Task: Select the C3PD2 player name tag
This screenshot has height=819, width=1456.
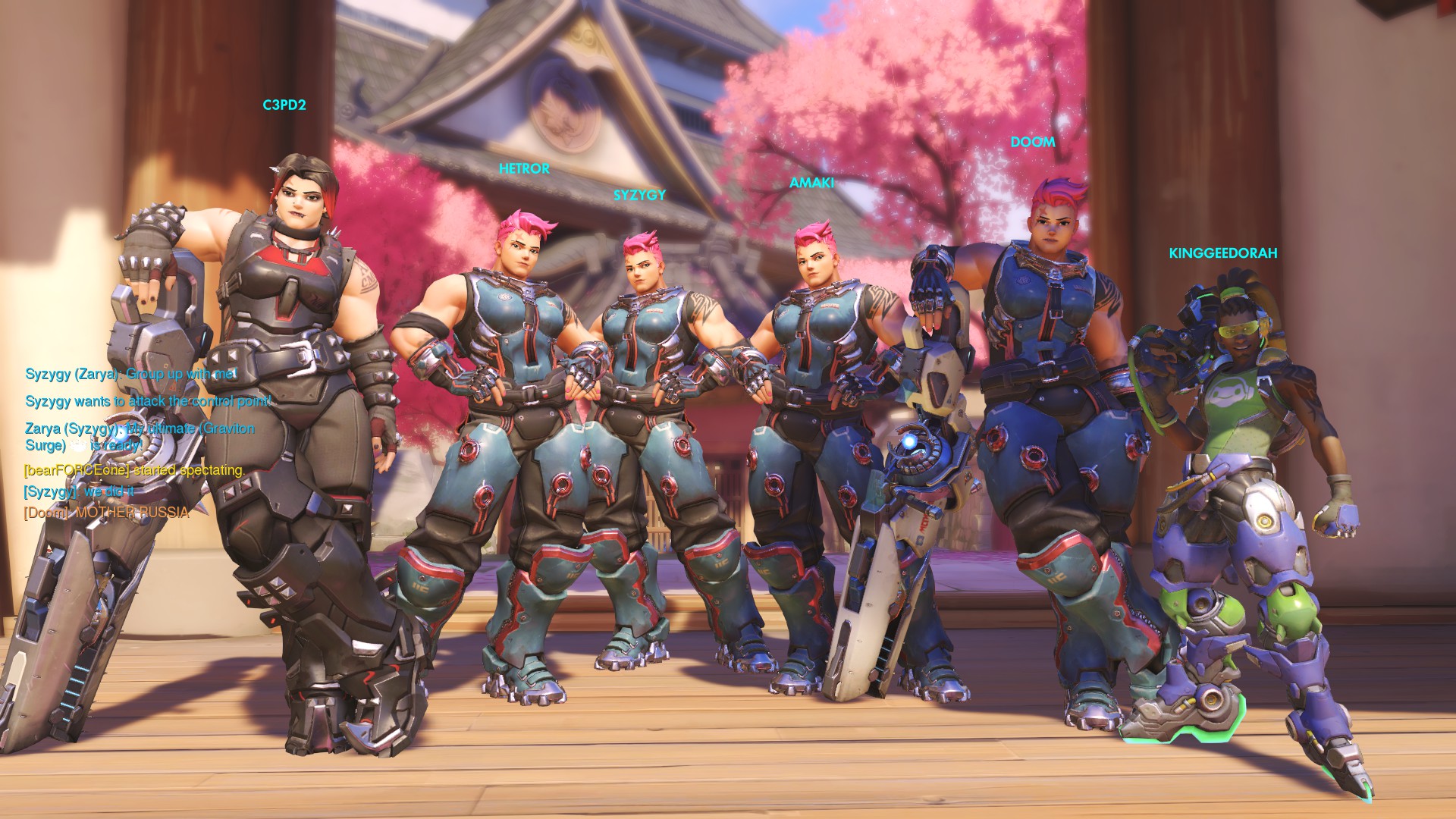Action: pos(284,105)
